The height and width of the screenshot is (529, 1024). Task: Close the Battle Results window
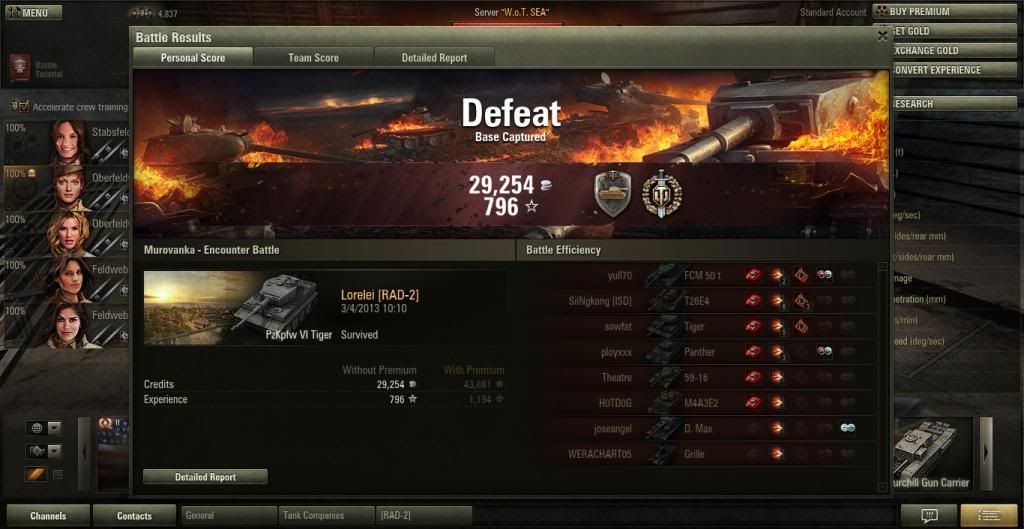(x=882, y=35)
